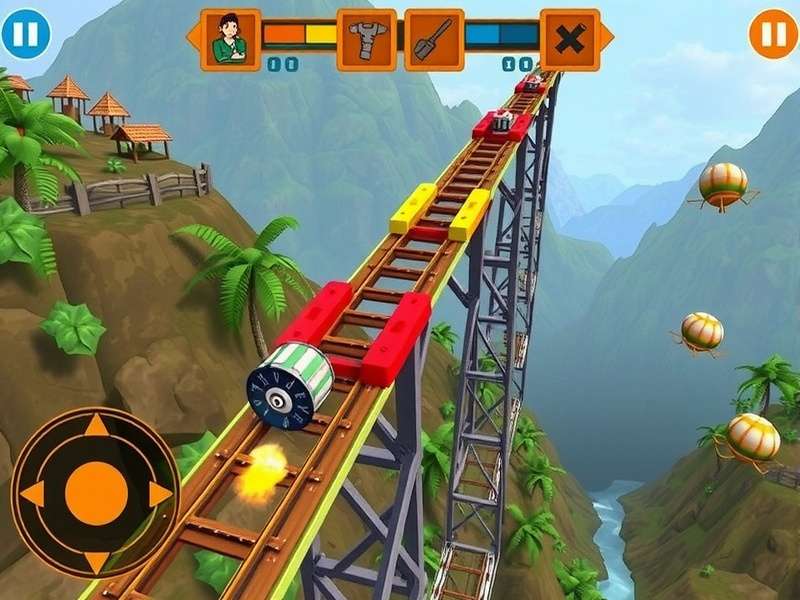Tap the blue pause button
The height and width of the screenshot is (600, 800).
coord(25,34)
